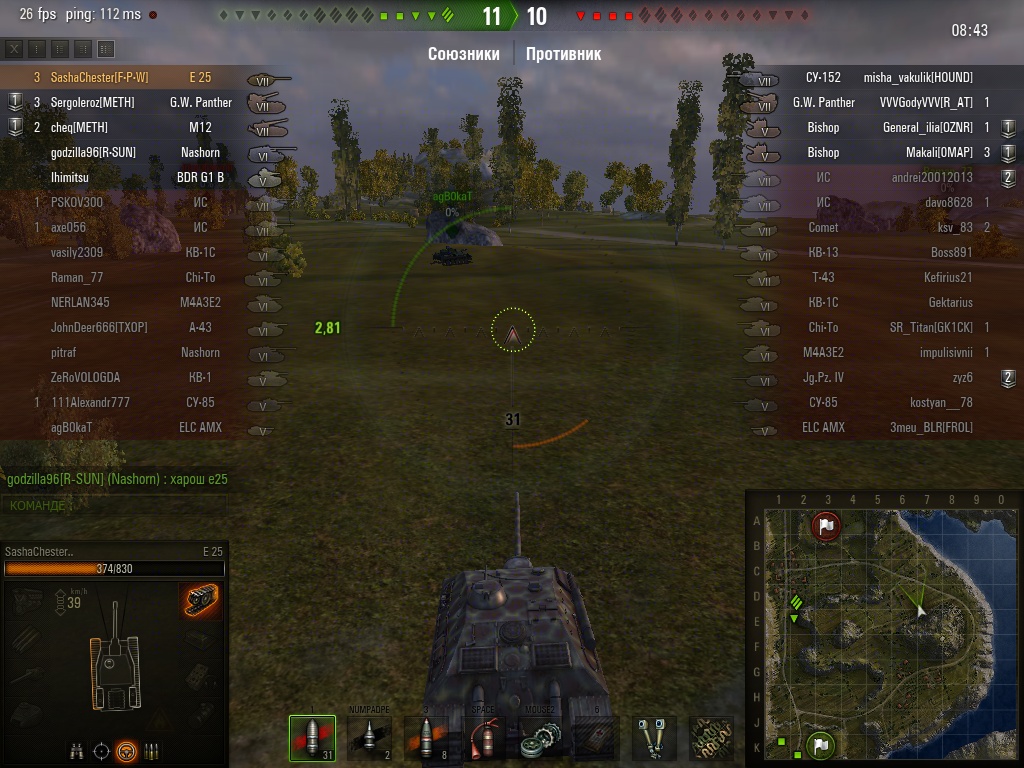Image resolution: width=1024 pixels, height=768 pixels.
Task: Use the fire extinguisher consumable
Action: coord(484,738)
